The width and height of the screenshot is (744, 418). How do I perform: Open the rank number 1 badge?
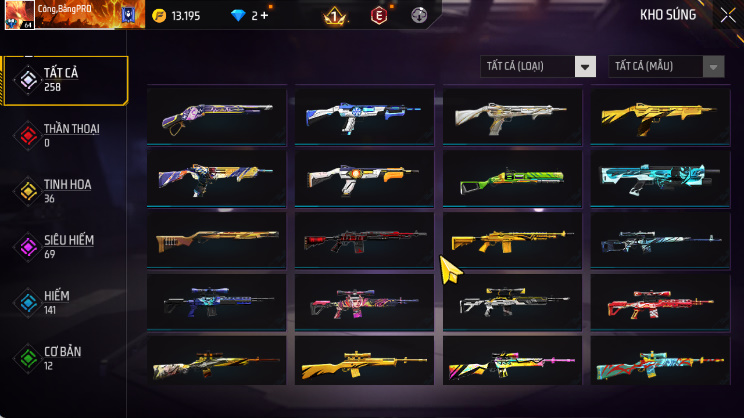335,16
